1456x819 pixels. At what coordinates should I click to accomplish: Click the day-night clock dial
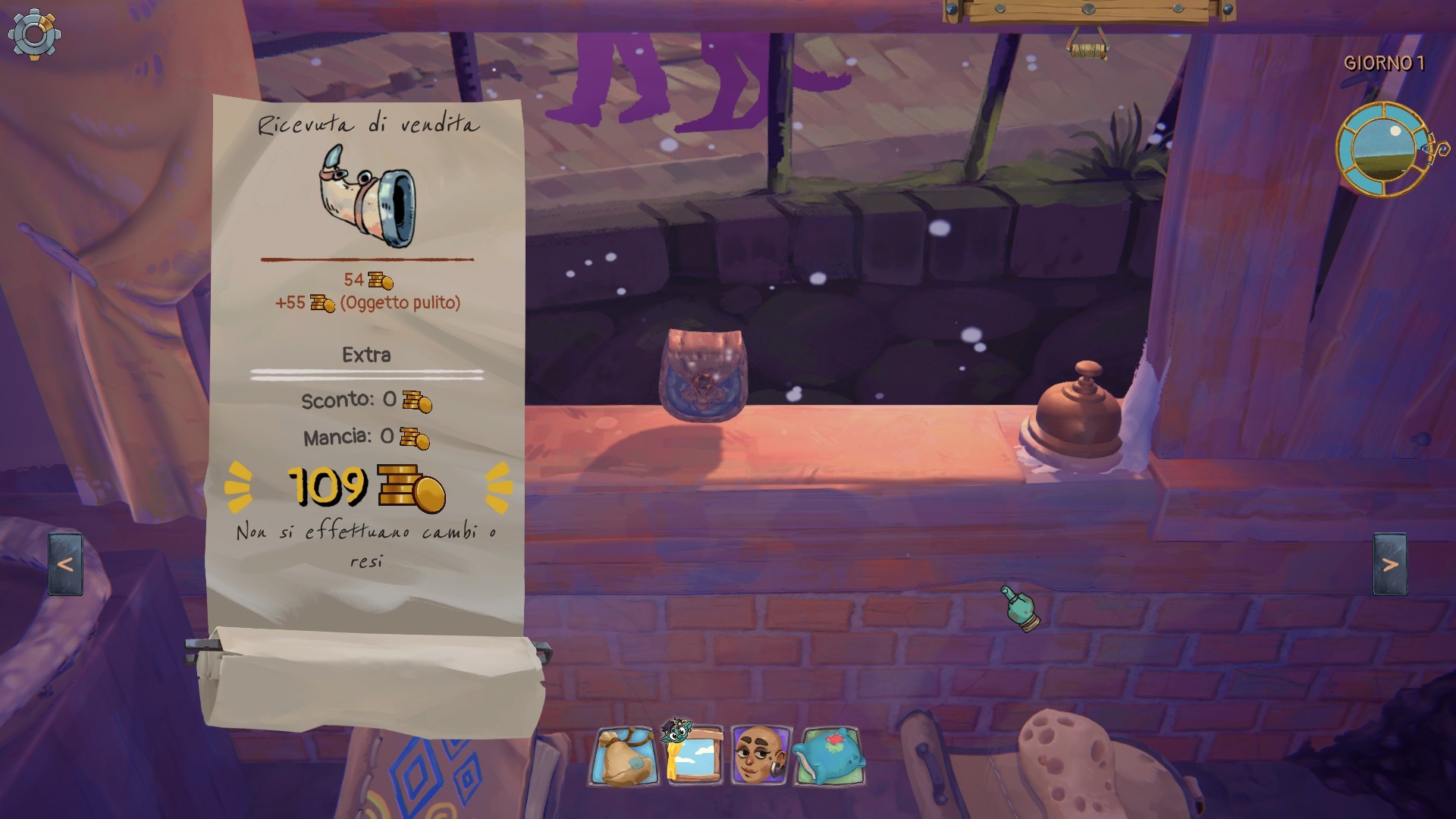[1382, 149]
